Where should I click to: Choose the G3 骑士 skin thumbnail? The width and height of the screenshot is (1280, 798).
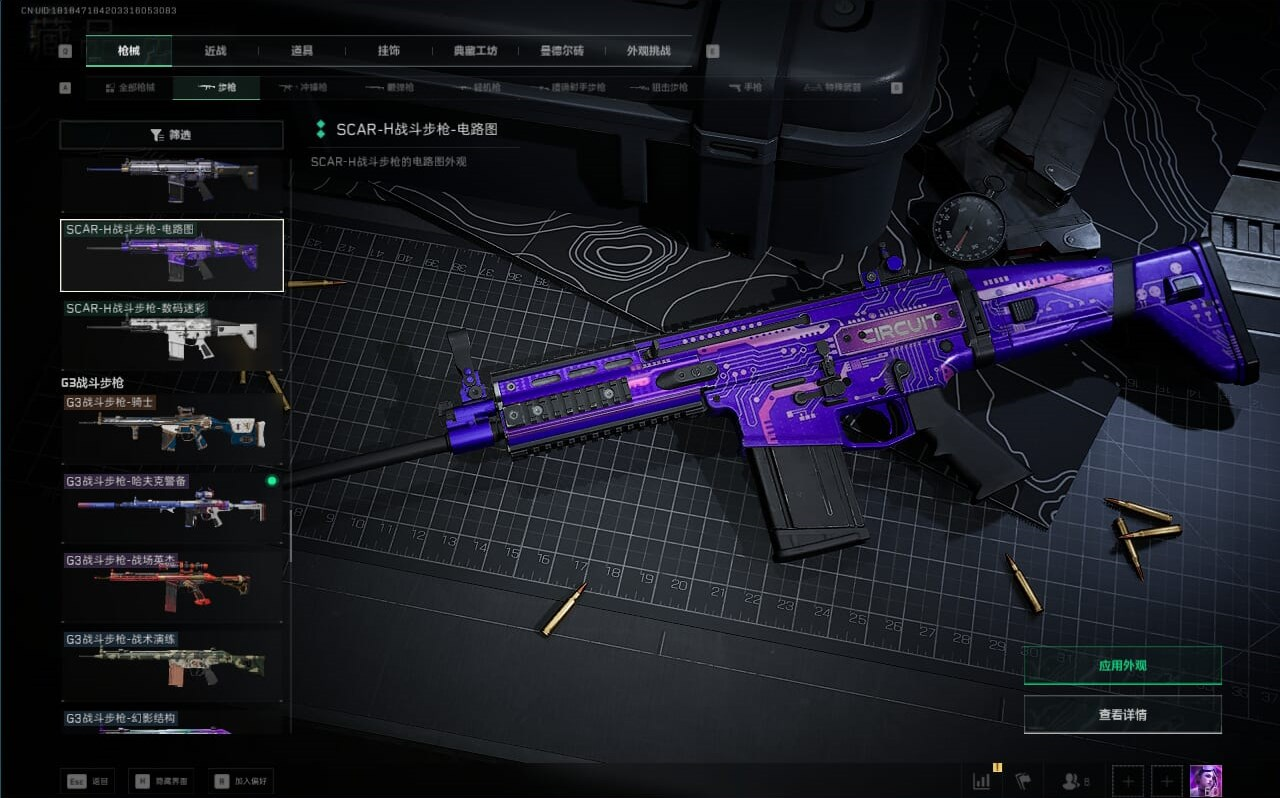click(172, 427)
